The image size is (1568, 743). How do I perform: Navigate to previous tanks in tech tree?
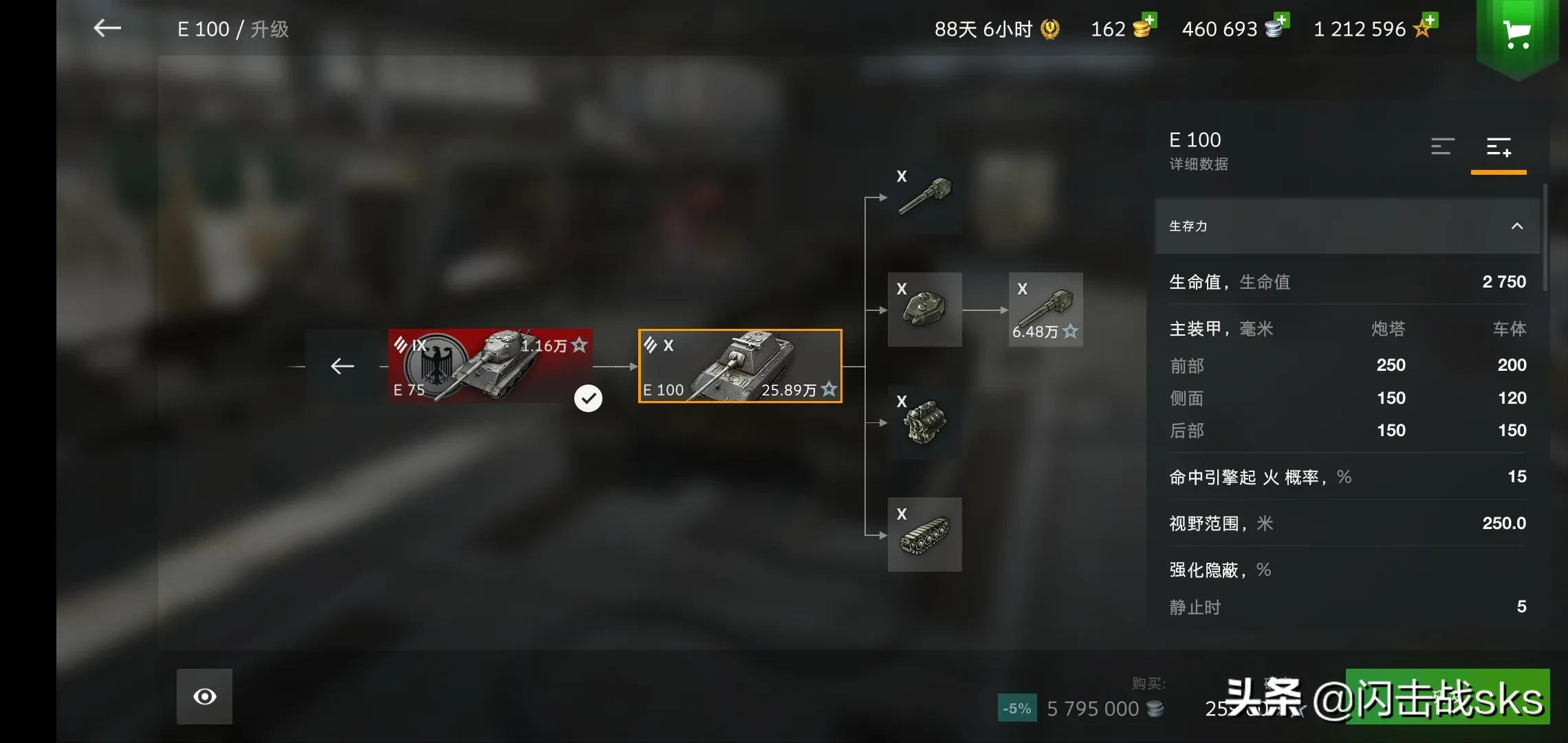pyautogui.click(x=342, y=366)
